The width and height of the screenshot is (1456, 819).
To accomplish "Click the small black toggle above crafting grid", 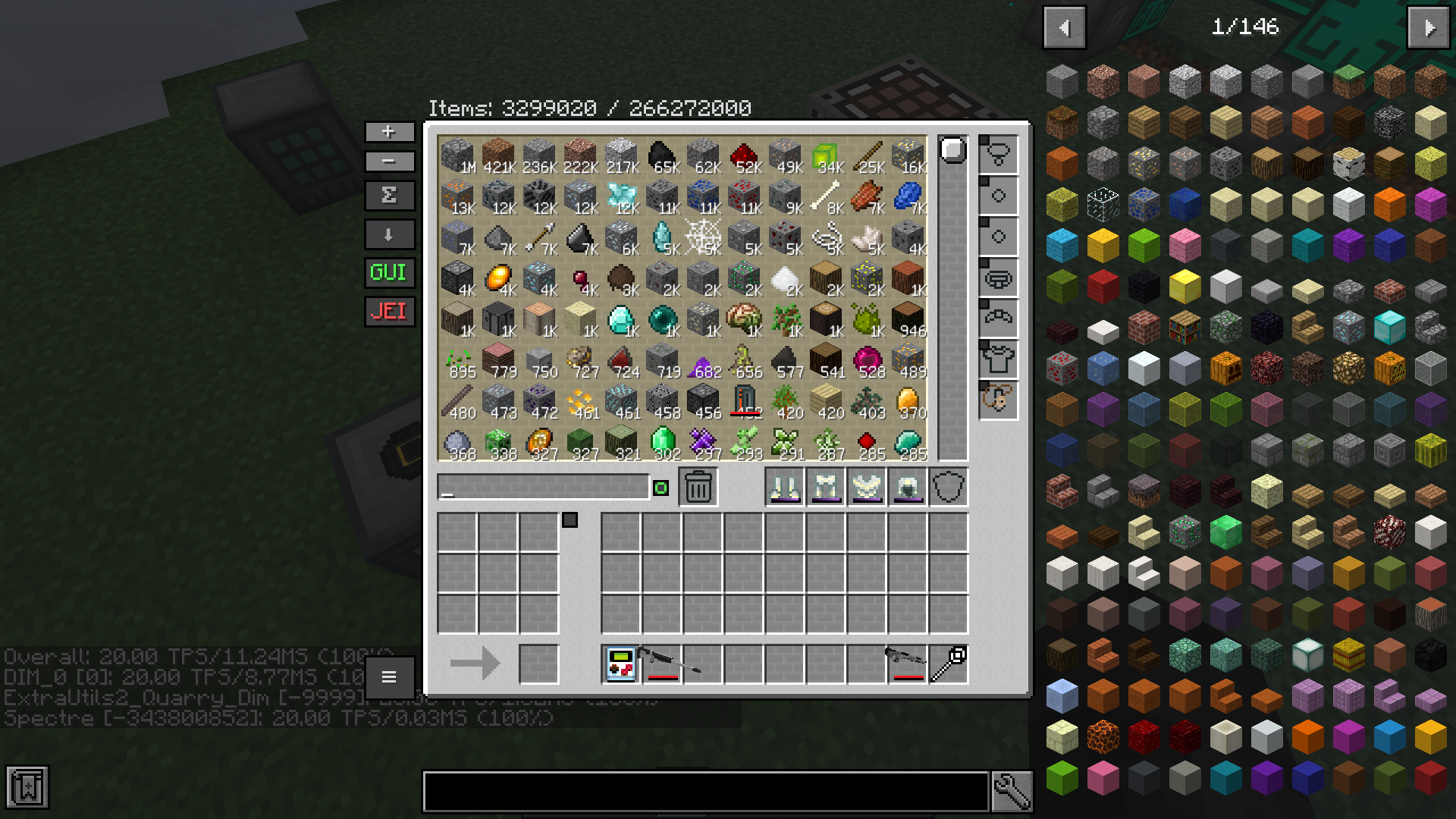I will coord(568,519).
